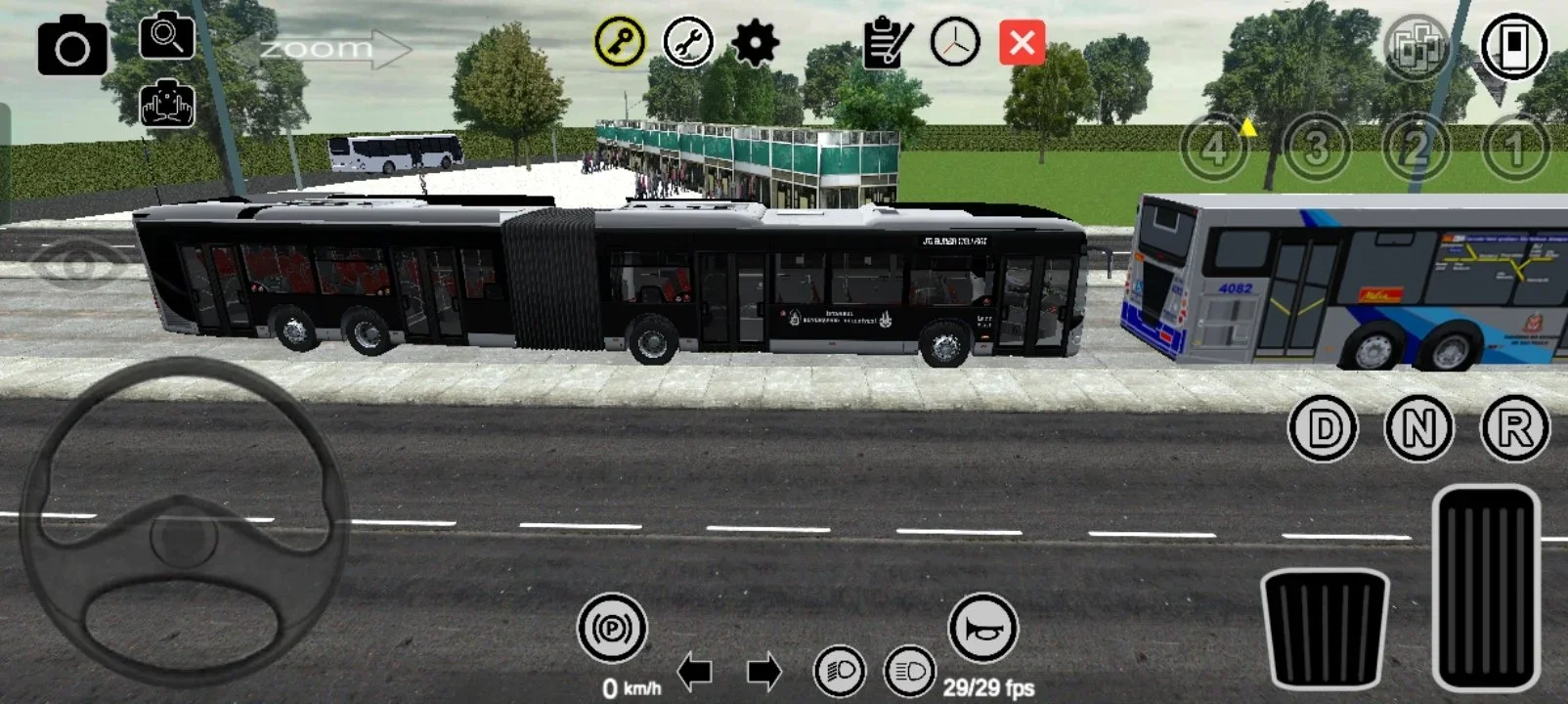This screenshot has height=704, width=1568.
Task: Expand the zoom arrow control
Action: pyautogui.click(x=332, y=46)
